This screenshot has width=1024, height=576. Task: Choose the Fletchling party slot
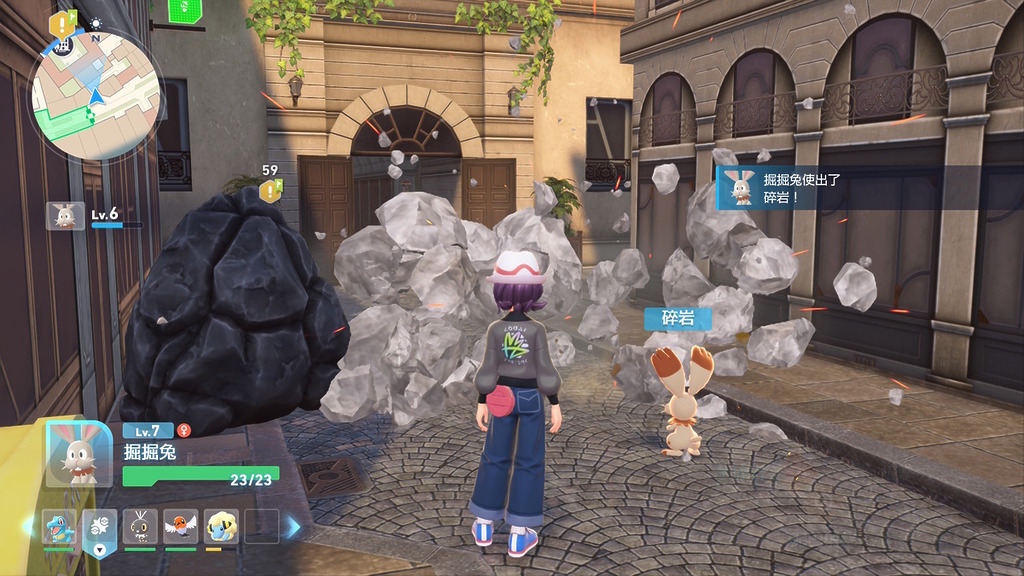[x=181, y=525]
